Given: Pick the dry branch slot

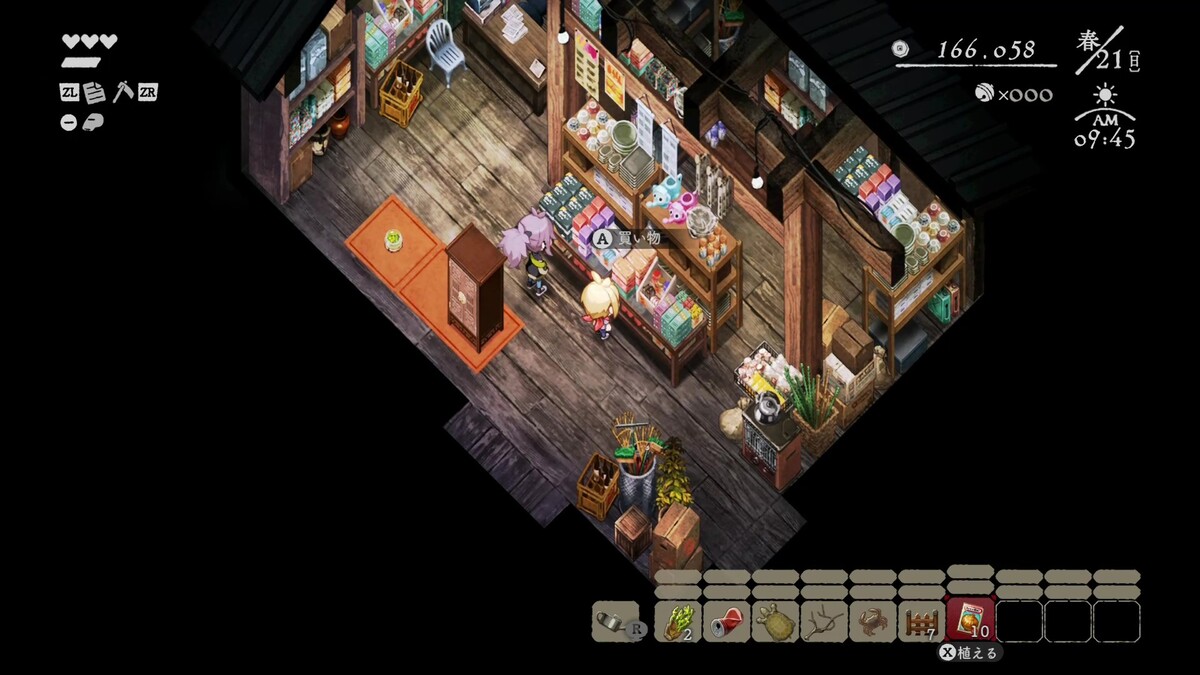Looking at the screenshot, I should tap(824, 621).
